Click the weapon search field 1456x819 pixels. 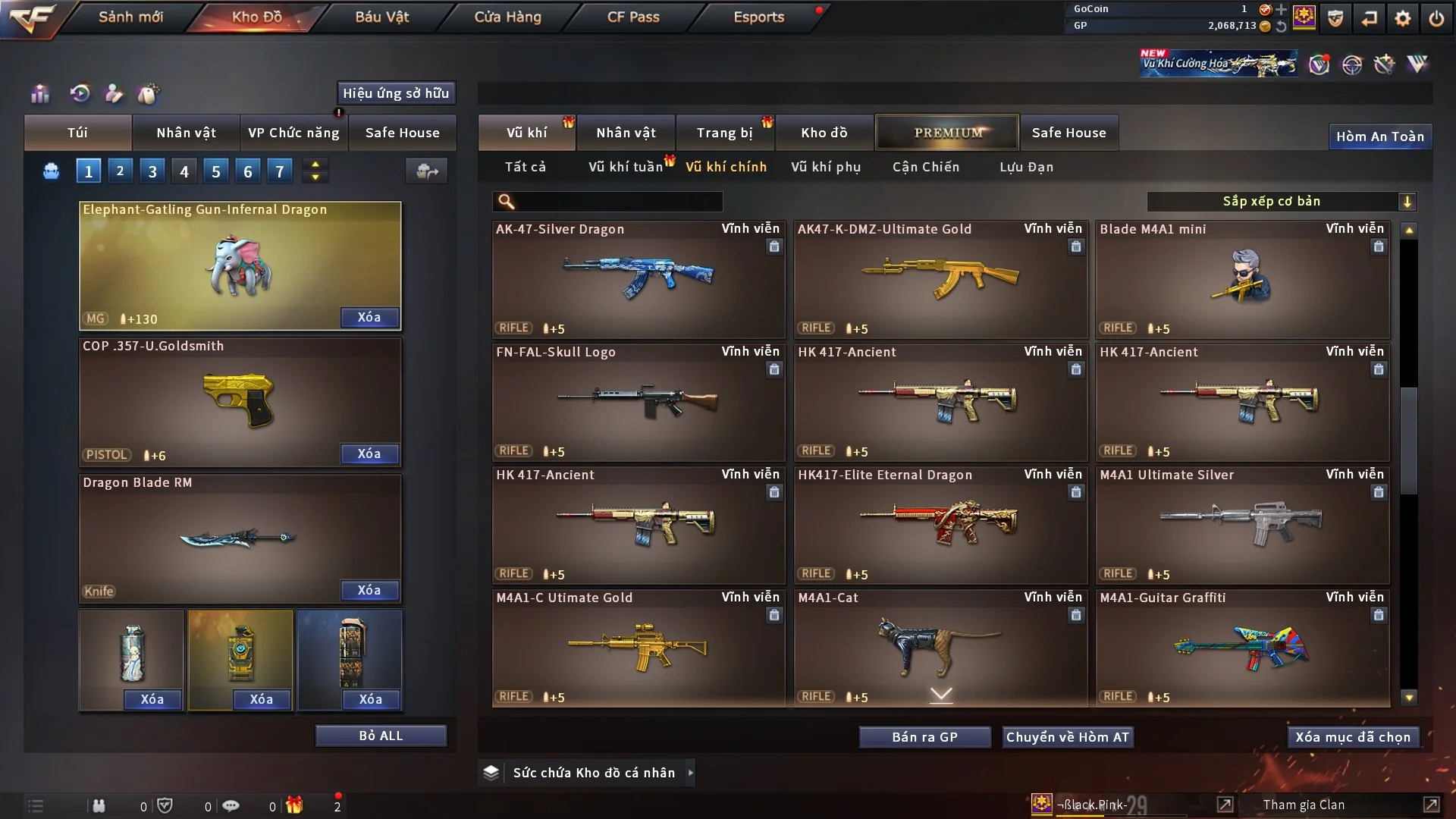[x=618, y=202]
